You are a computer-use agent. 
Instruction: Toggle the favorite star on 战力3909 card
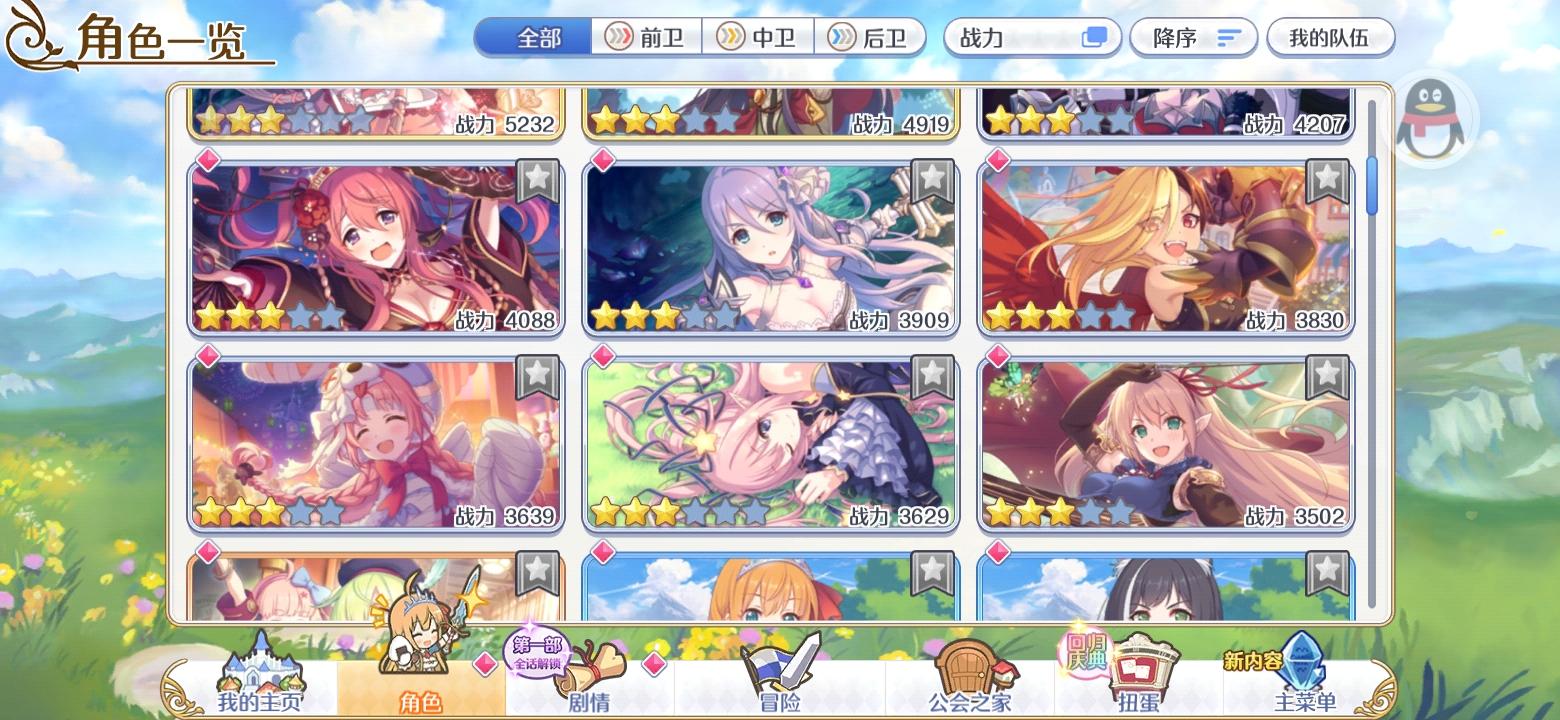[x=931, y=181]
